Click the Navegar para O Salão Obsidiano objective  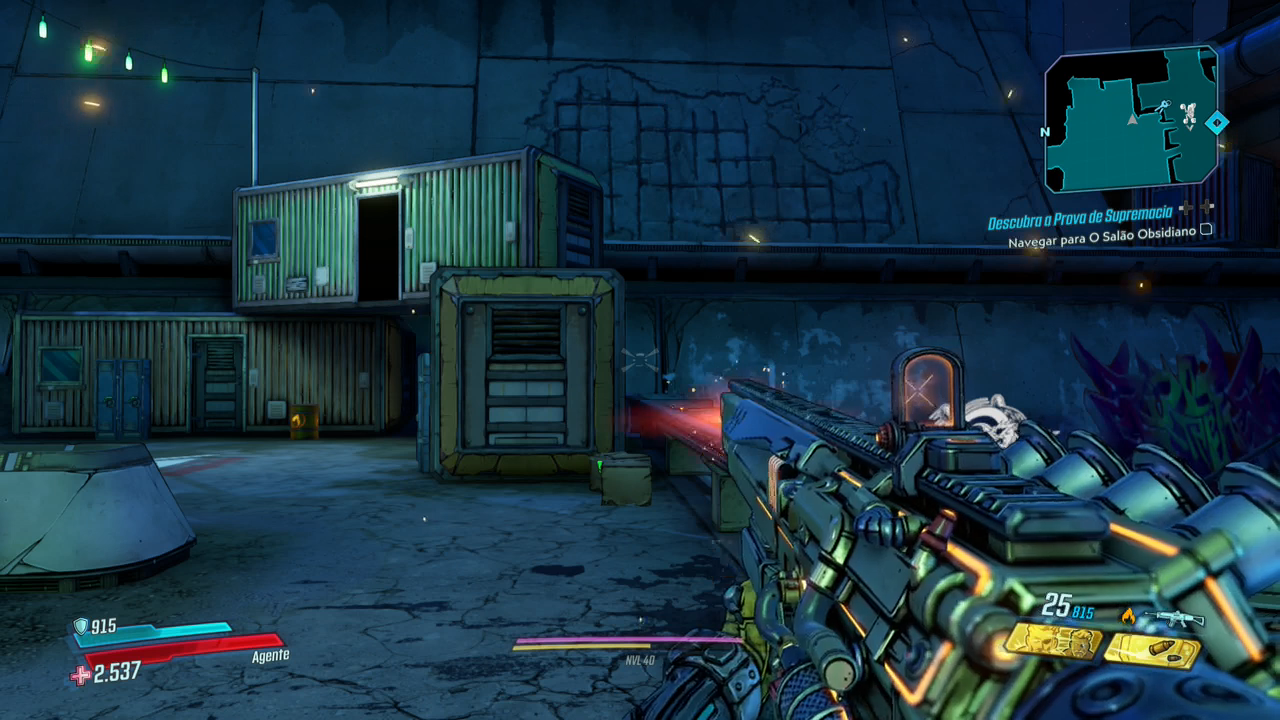pyautogui.click(x=1101, y=242)
